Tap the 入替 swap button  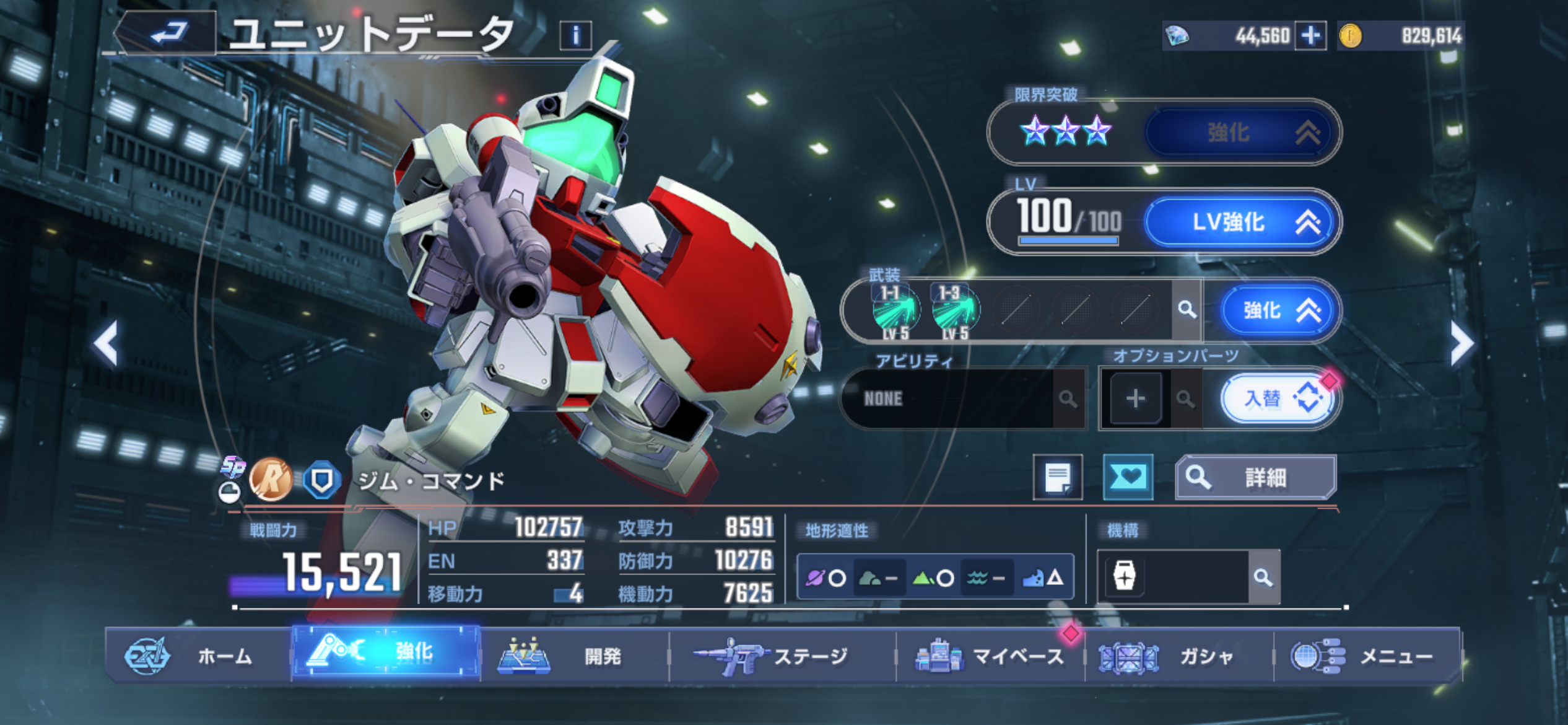tap(1278, 398)
